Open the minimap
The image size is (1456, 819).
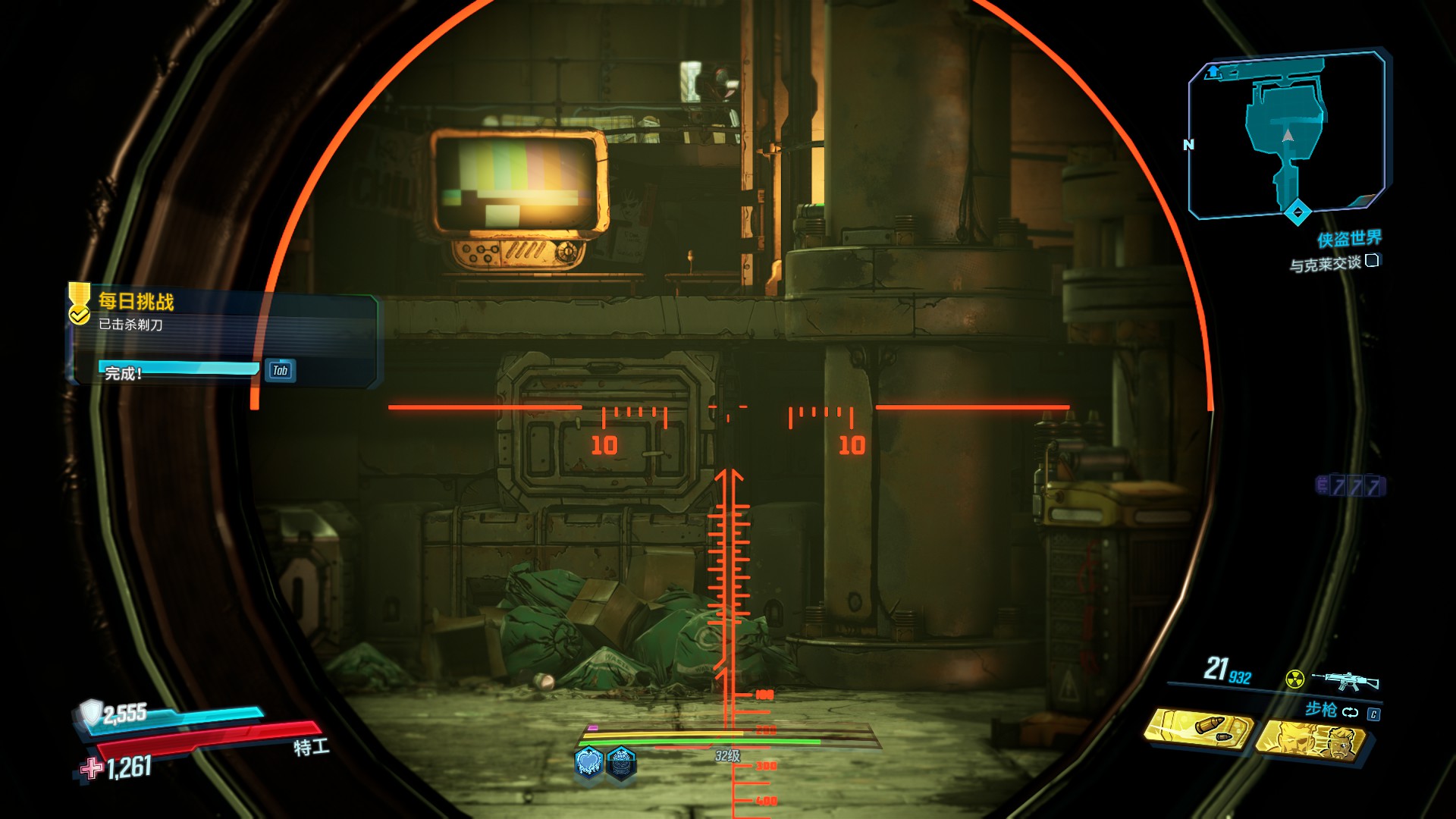1287,135
